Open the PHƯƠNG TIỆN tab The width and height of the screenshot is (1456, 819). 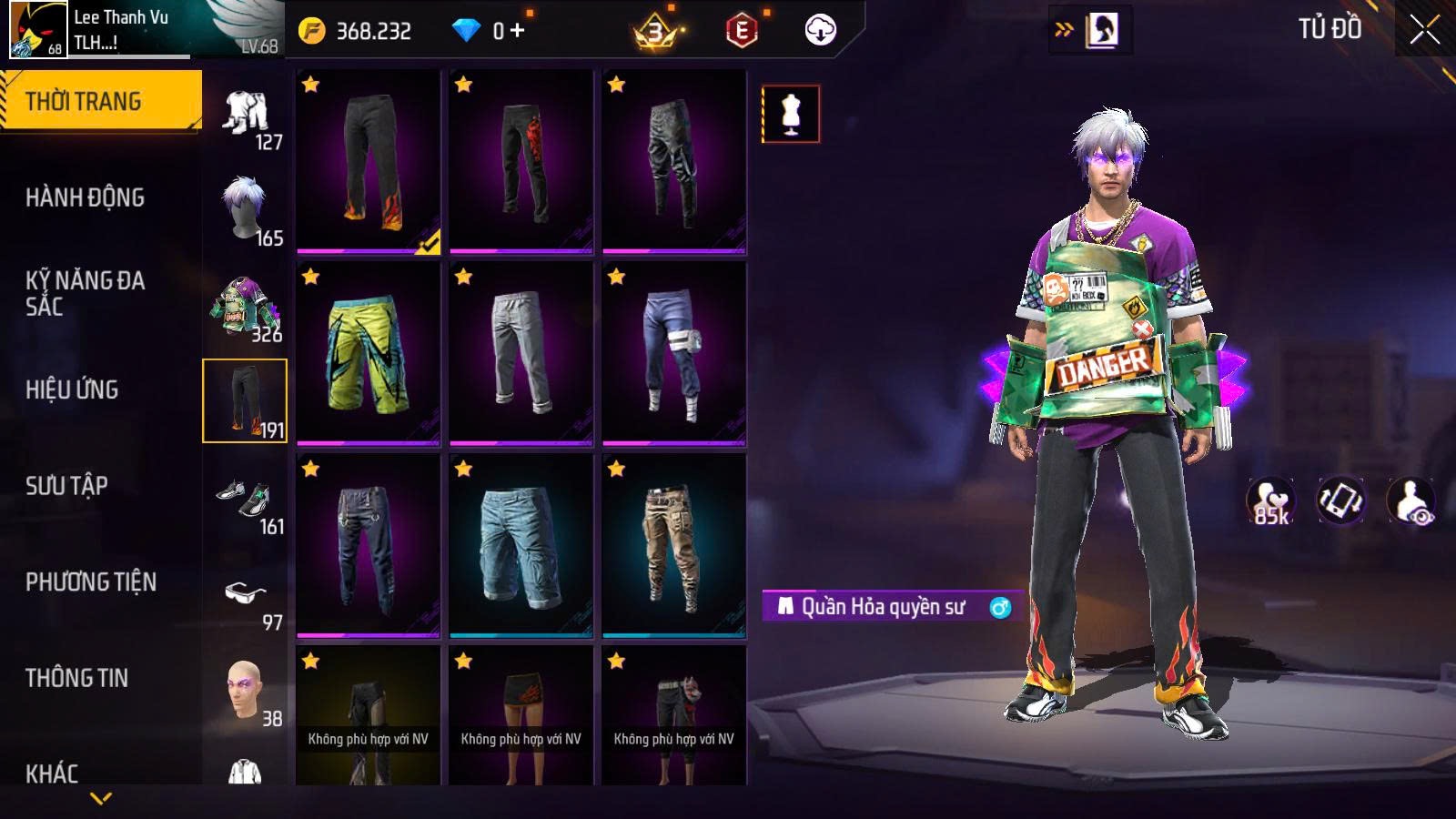tap(91, 582)
